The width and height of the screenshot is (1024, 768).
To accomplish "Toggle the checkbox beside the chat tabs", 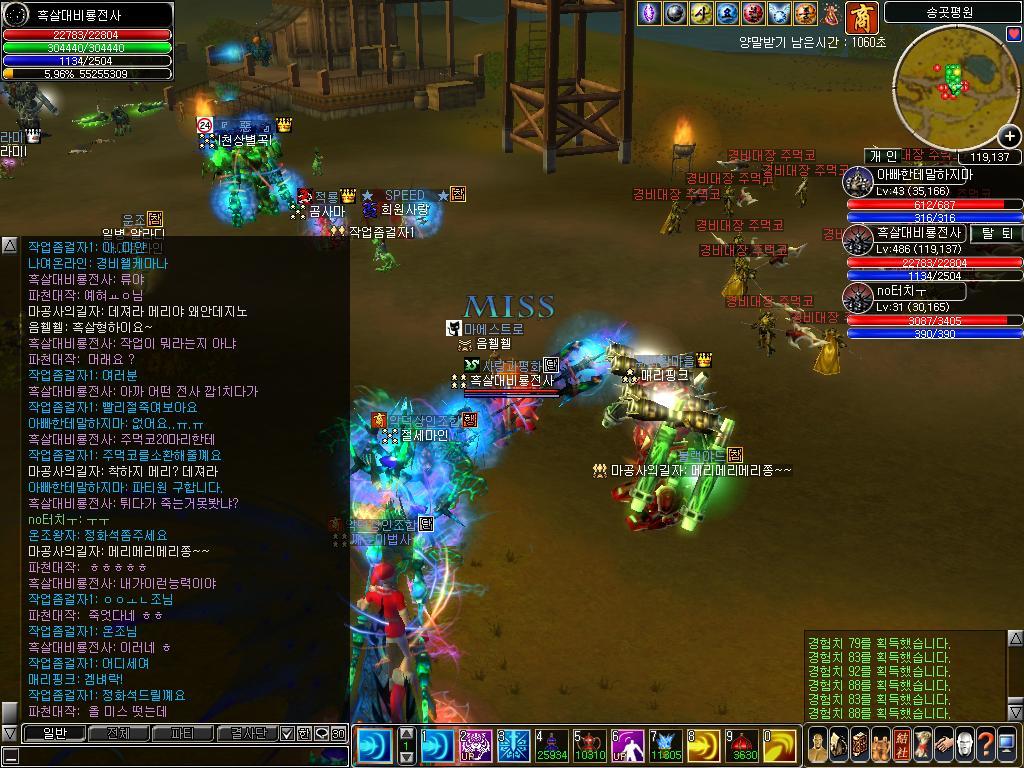I will coord(288,733).
